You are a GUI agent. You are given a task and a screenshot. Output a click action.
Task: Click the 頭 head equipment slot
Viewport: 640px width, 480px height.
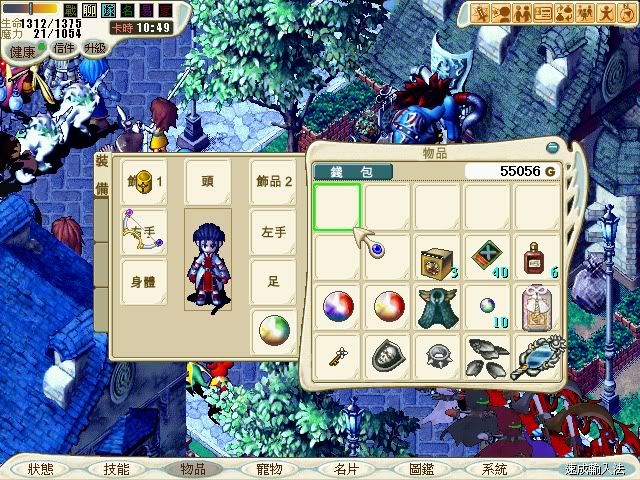(208, 182)
